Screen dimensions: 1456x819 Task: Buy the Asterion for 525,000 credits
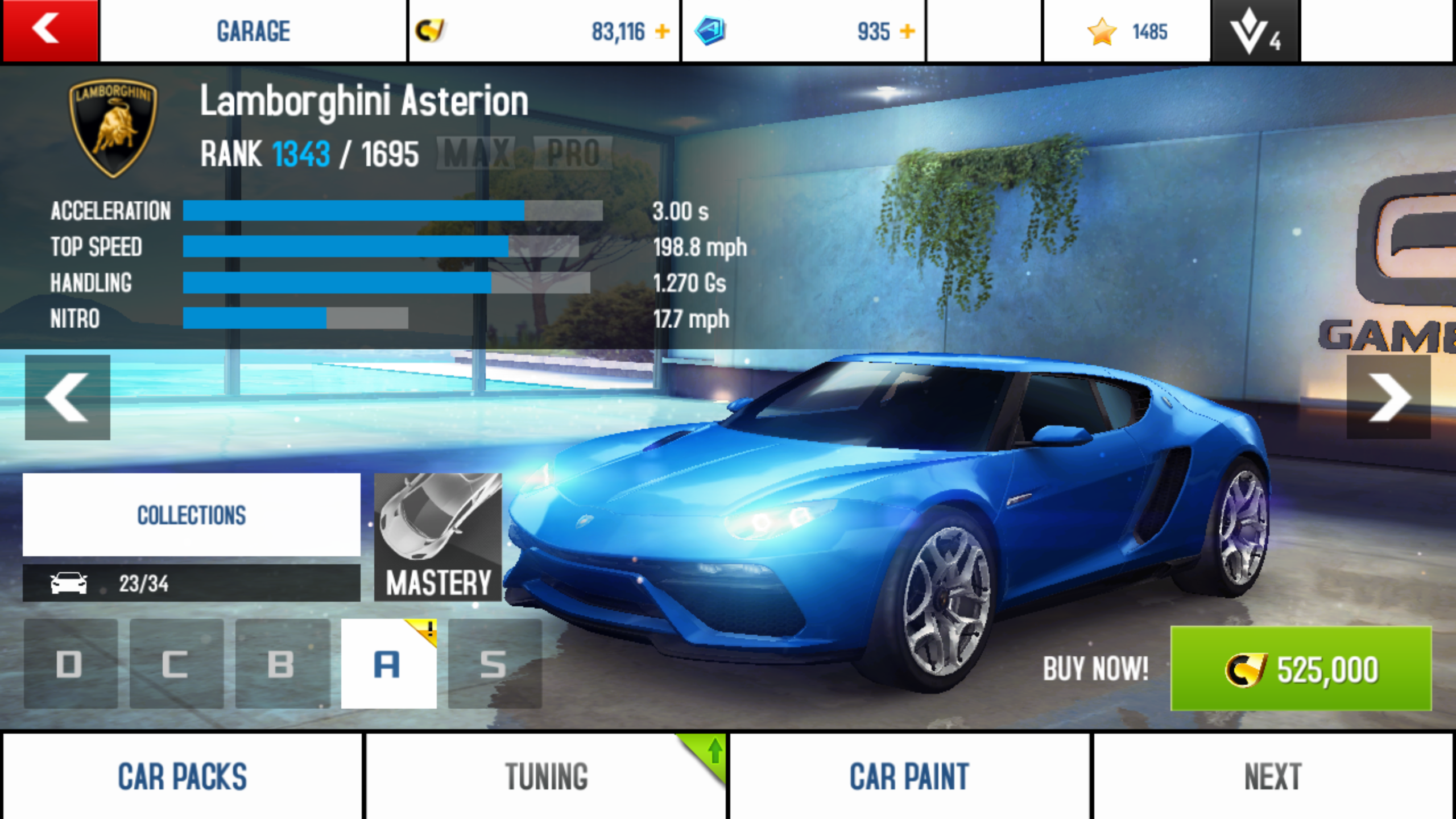point(1300,668)
